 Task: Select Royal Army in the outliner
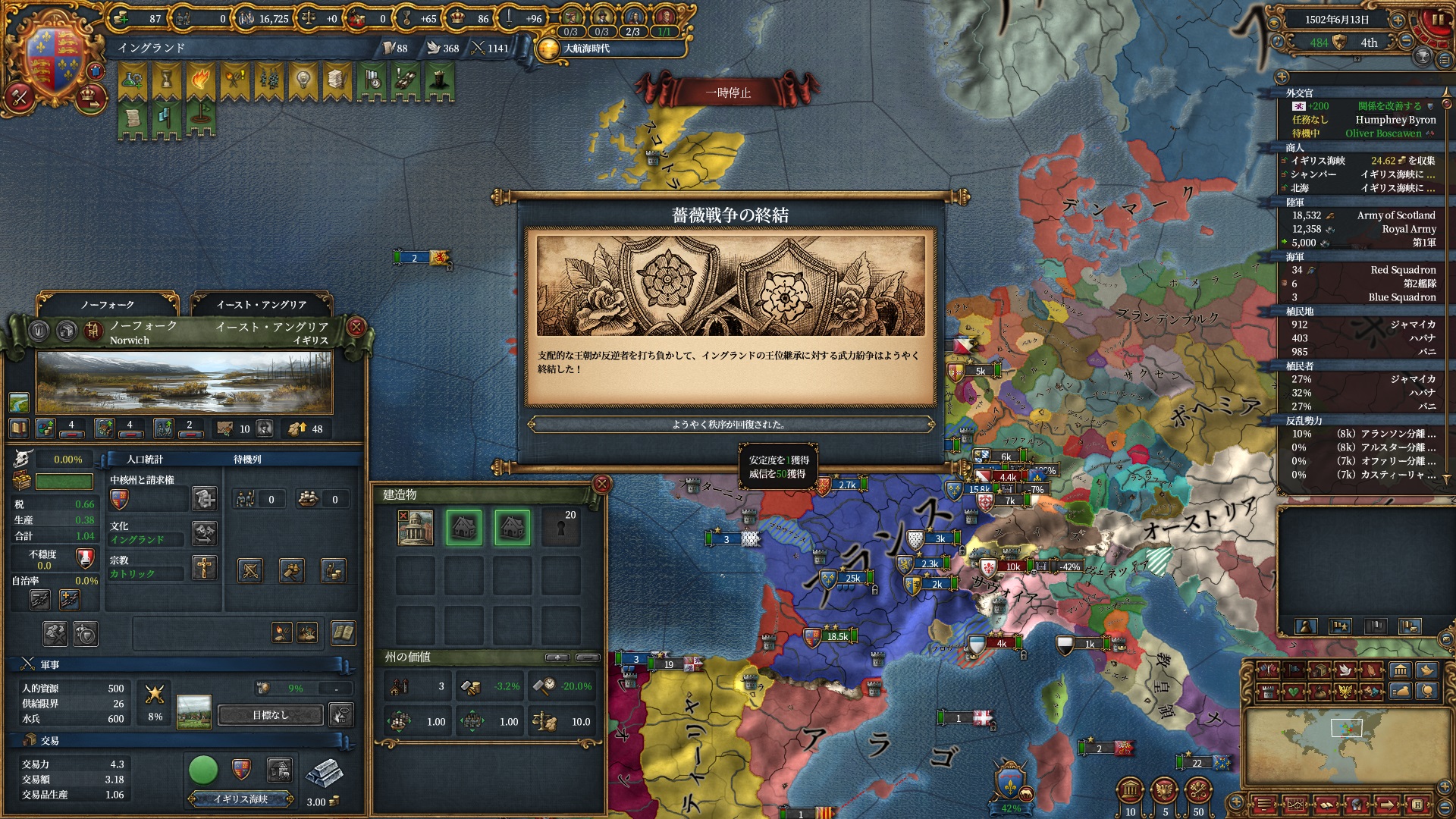[1363, 229]
